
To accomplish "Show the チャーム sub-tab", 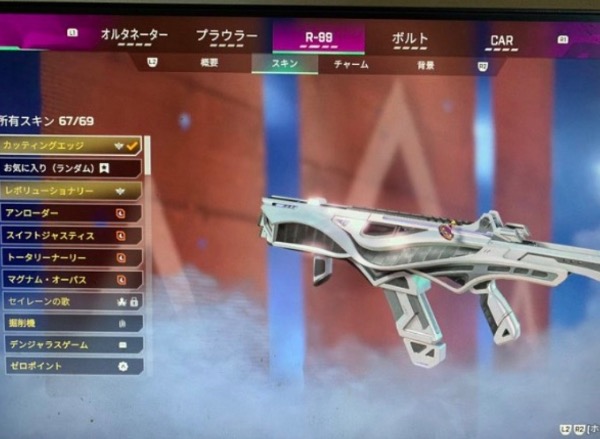I will tap(349, 65).
